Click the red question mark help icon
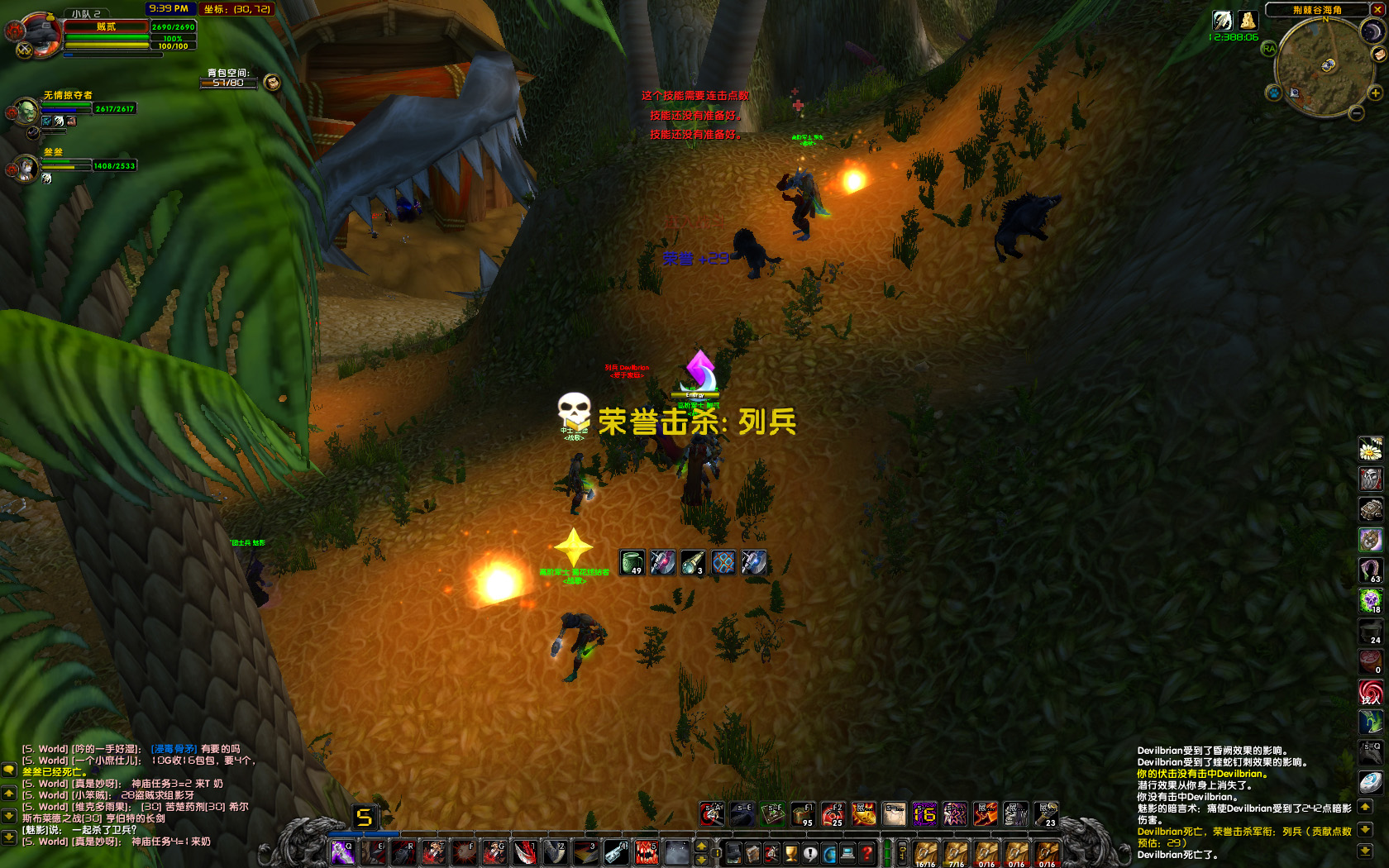 (x=866, y=852)
